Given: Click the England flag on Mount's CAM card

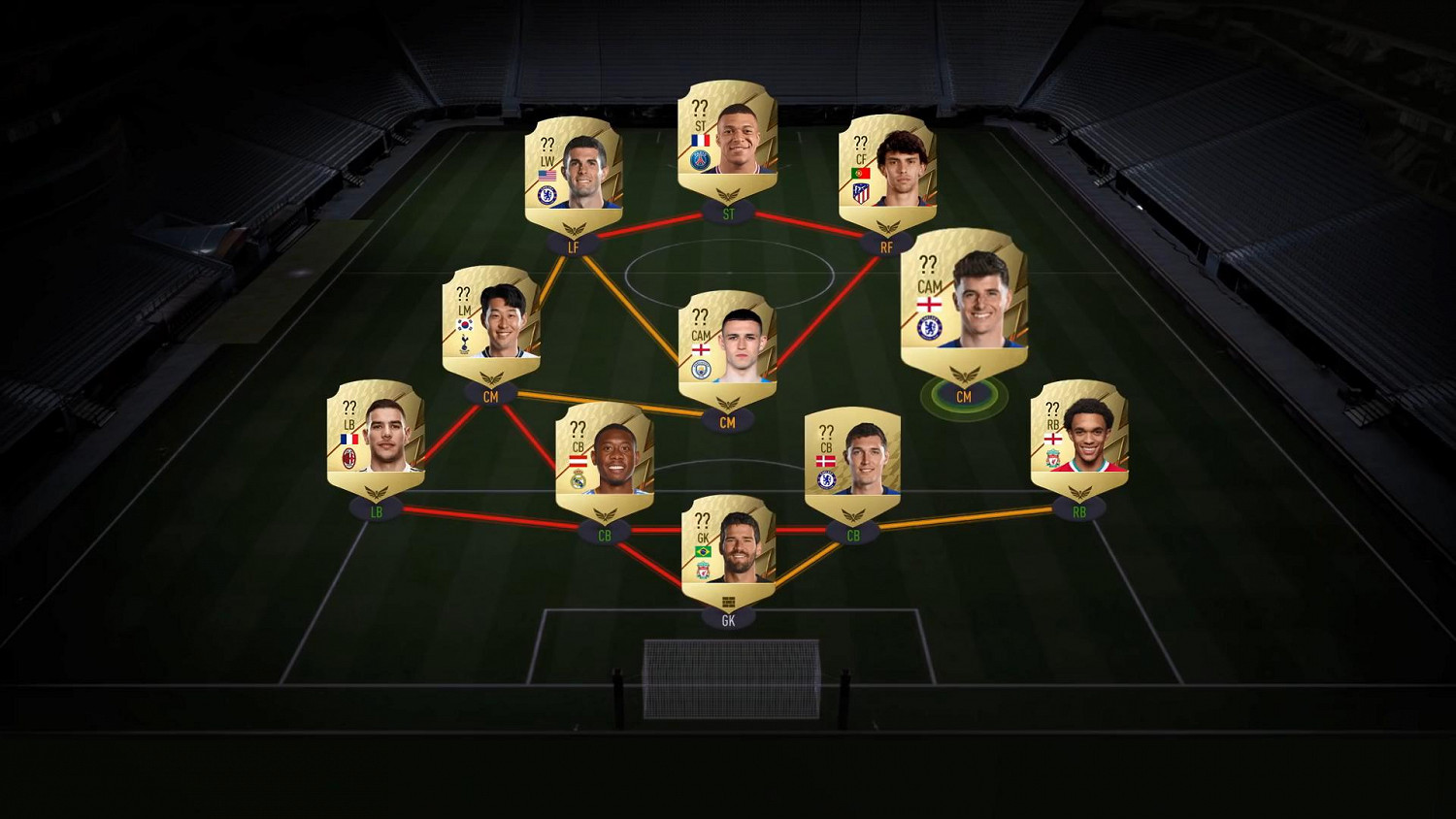Looking at the screenshot, I should (928, 305).
